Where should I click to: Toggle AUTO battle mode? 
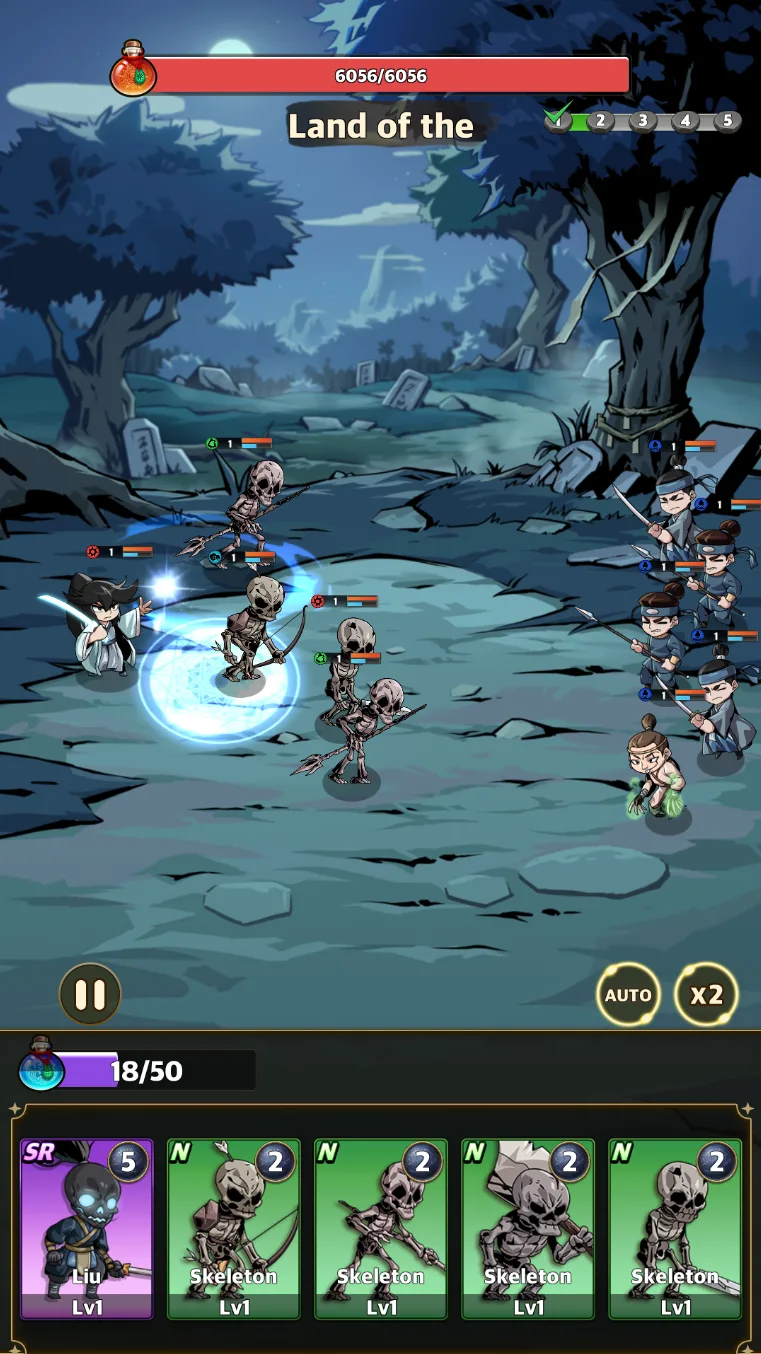point(628,994)
